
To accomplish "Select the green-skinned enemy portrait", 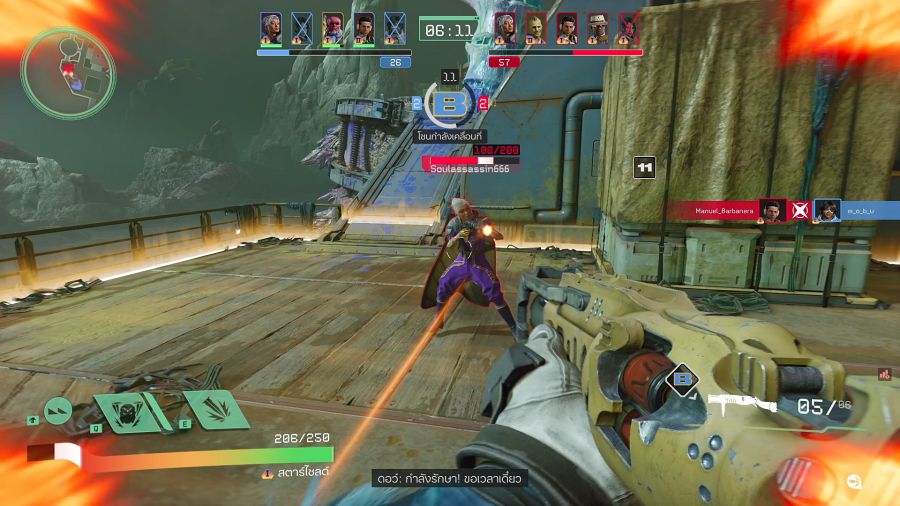I will click(x=536, y=27).
